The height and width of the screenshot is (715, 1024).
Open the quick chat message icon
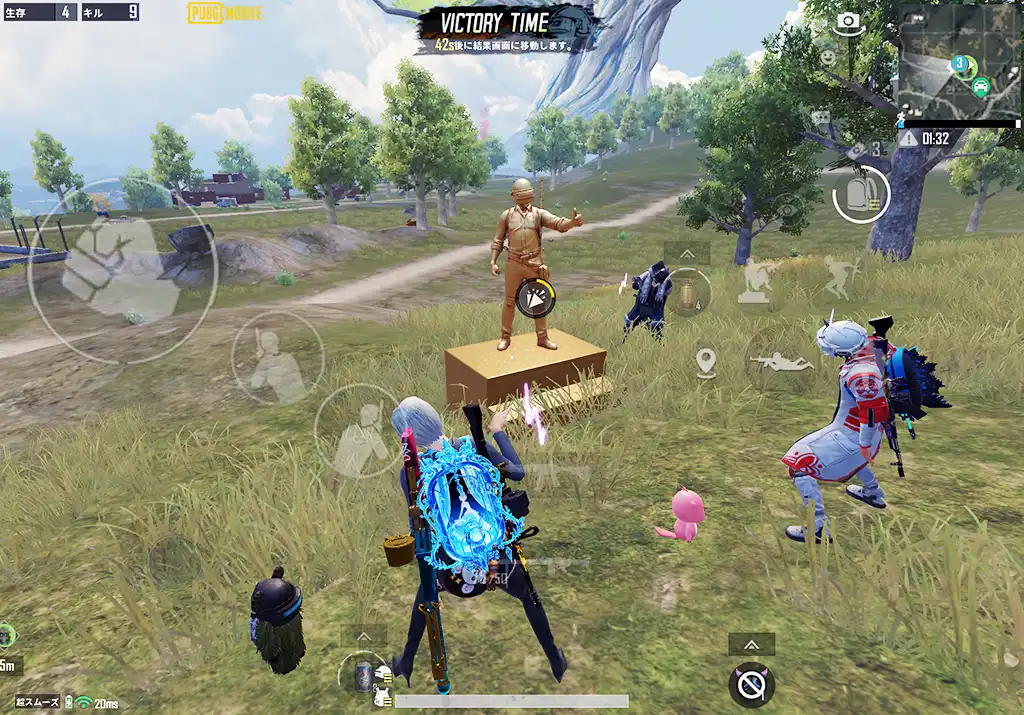click(x=821, y=118)
